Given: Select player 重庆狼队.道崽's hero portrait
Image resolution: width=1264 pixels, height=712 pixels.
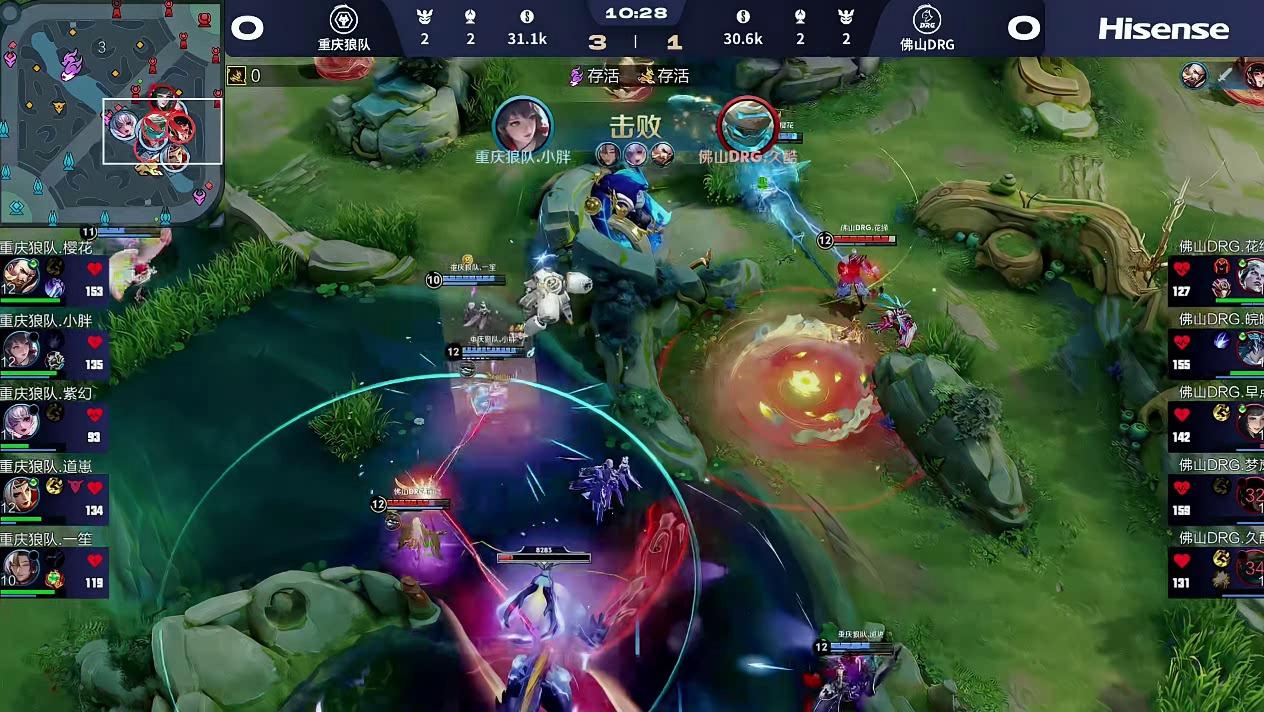Looking at the screenshot, I should (20, 494).
